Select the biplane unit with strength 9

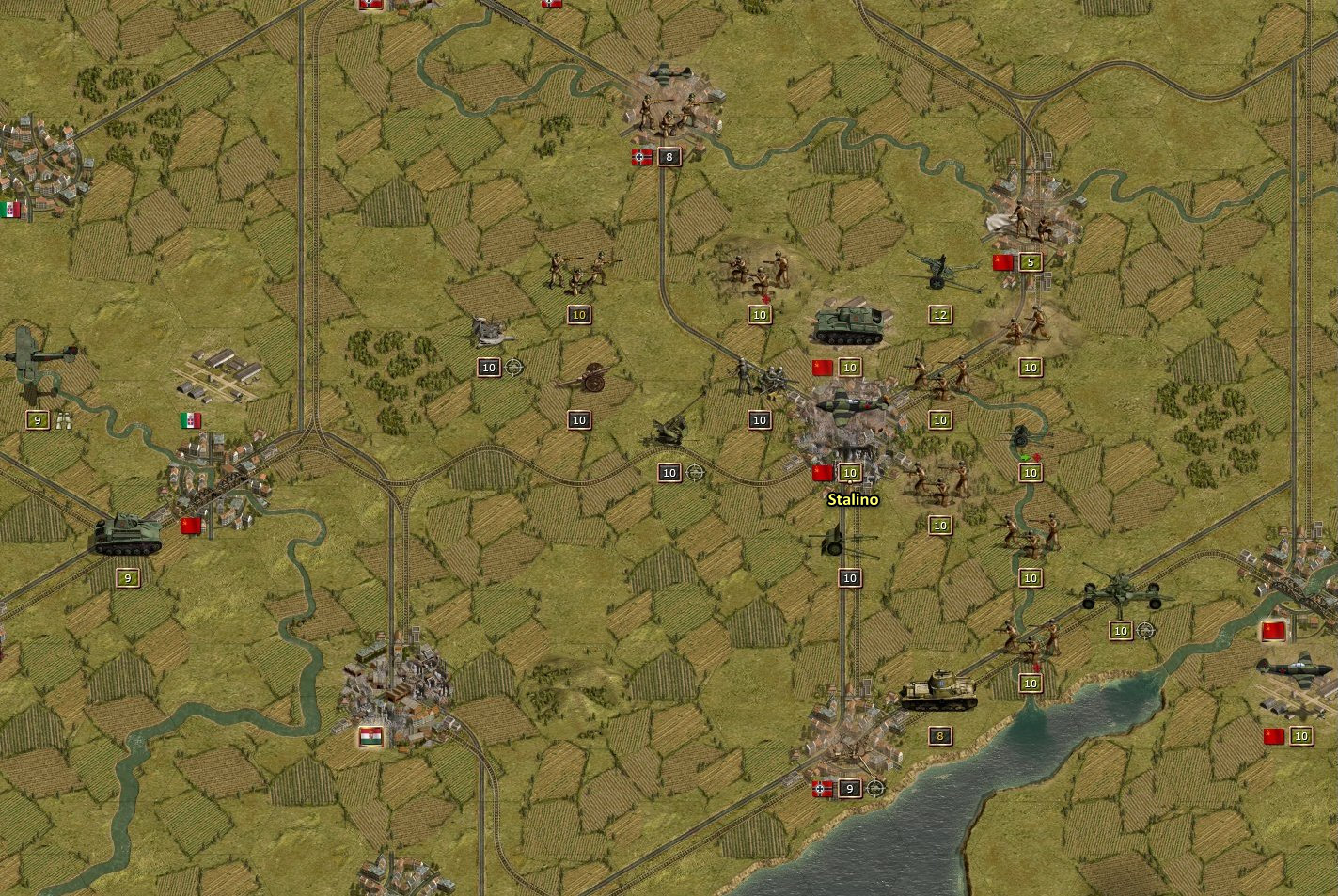coord(39,357)
